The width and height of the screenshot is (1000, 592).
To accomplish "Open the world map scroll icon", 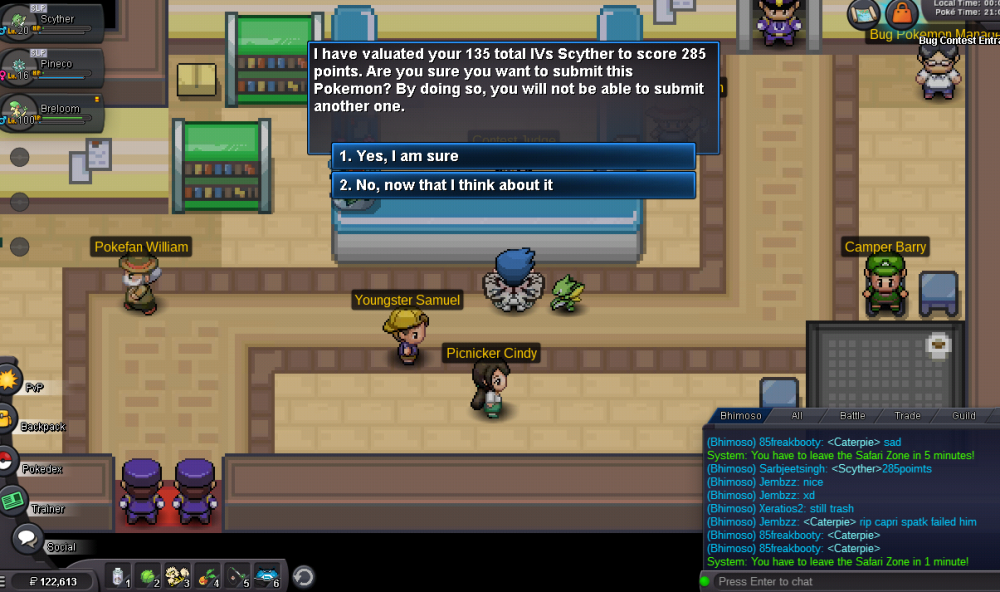I will pyautogui.click(x=864, y=13).
